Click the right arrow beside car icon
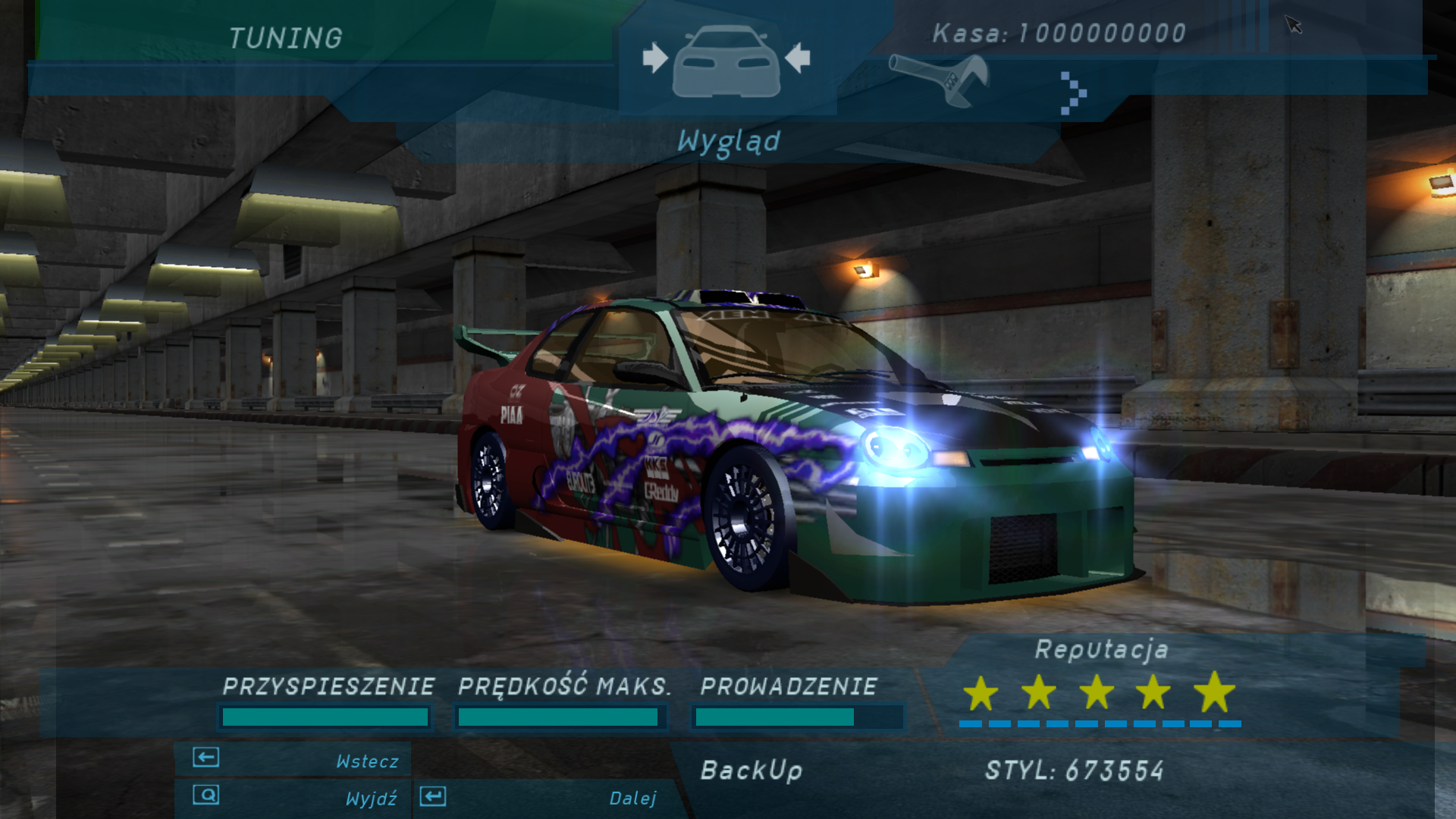 click(798, 58)
